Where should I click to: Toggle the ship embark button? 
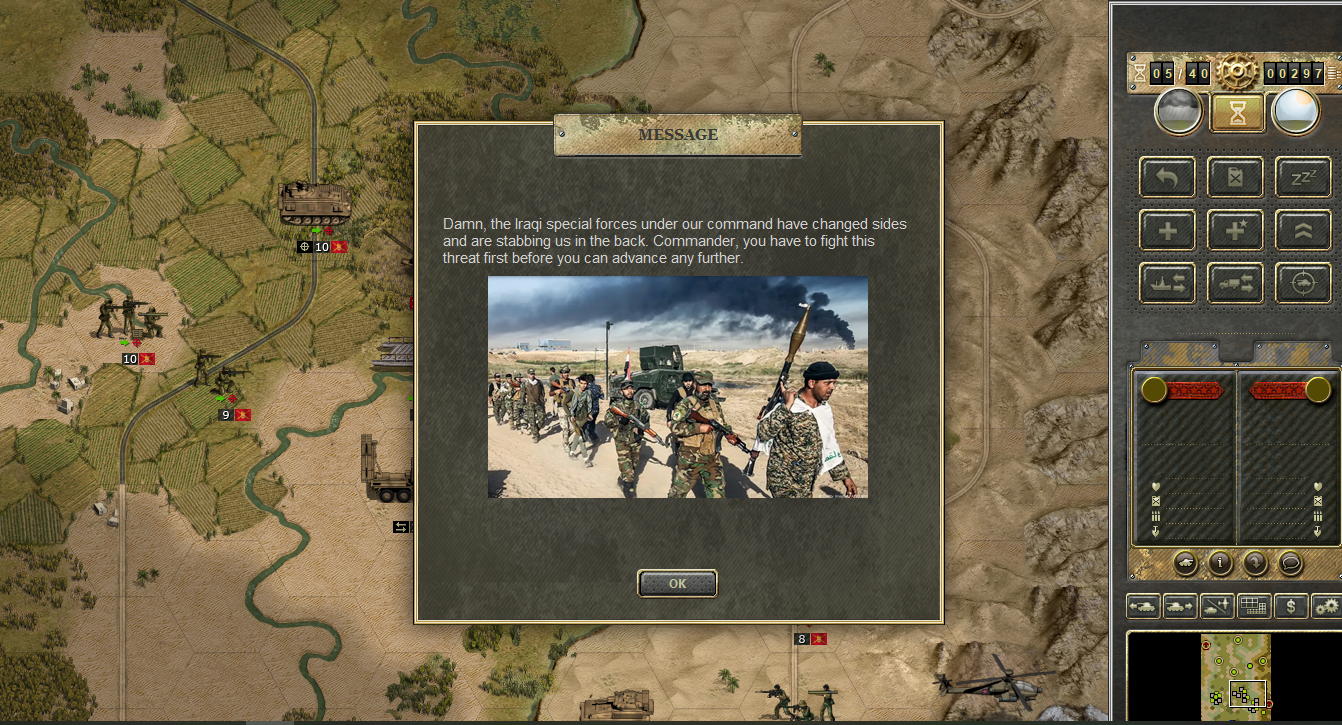tap(1167, 283)
